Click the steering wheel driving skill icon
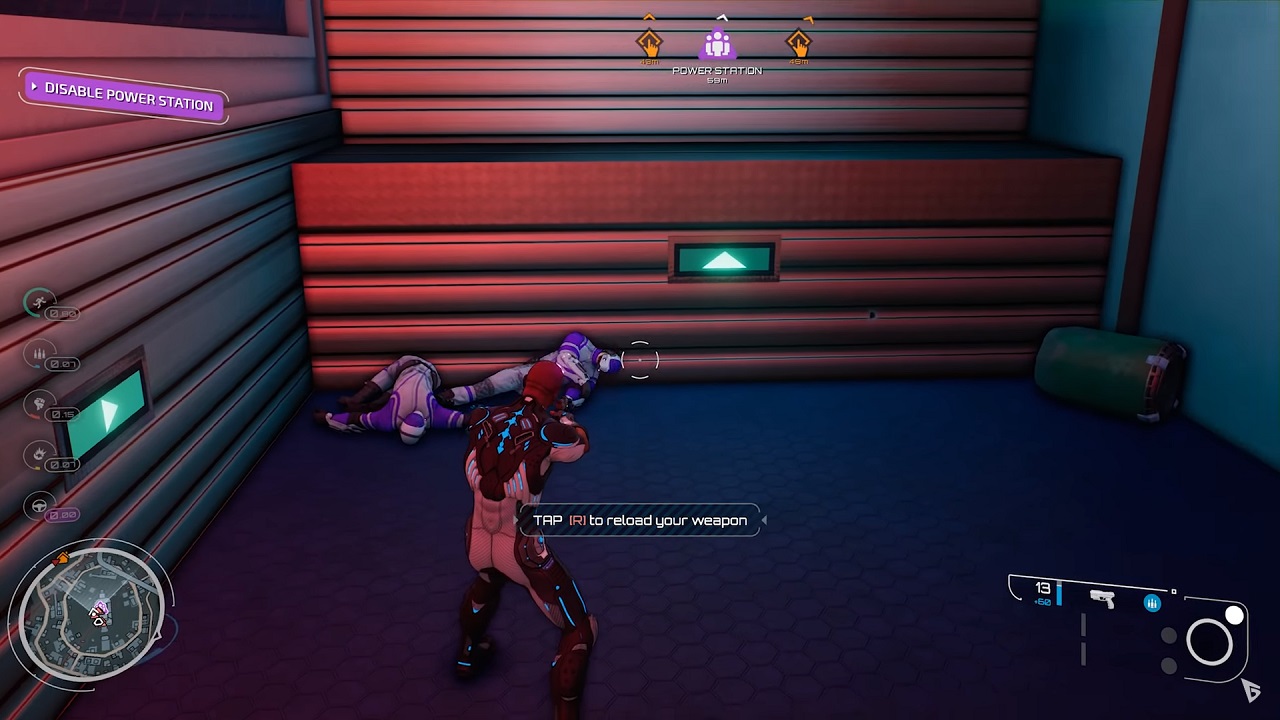 [x=40, y=506]
